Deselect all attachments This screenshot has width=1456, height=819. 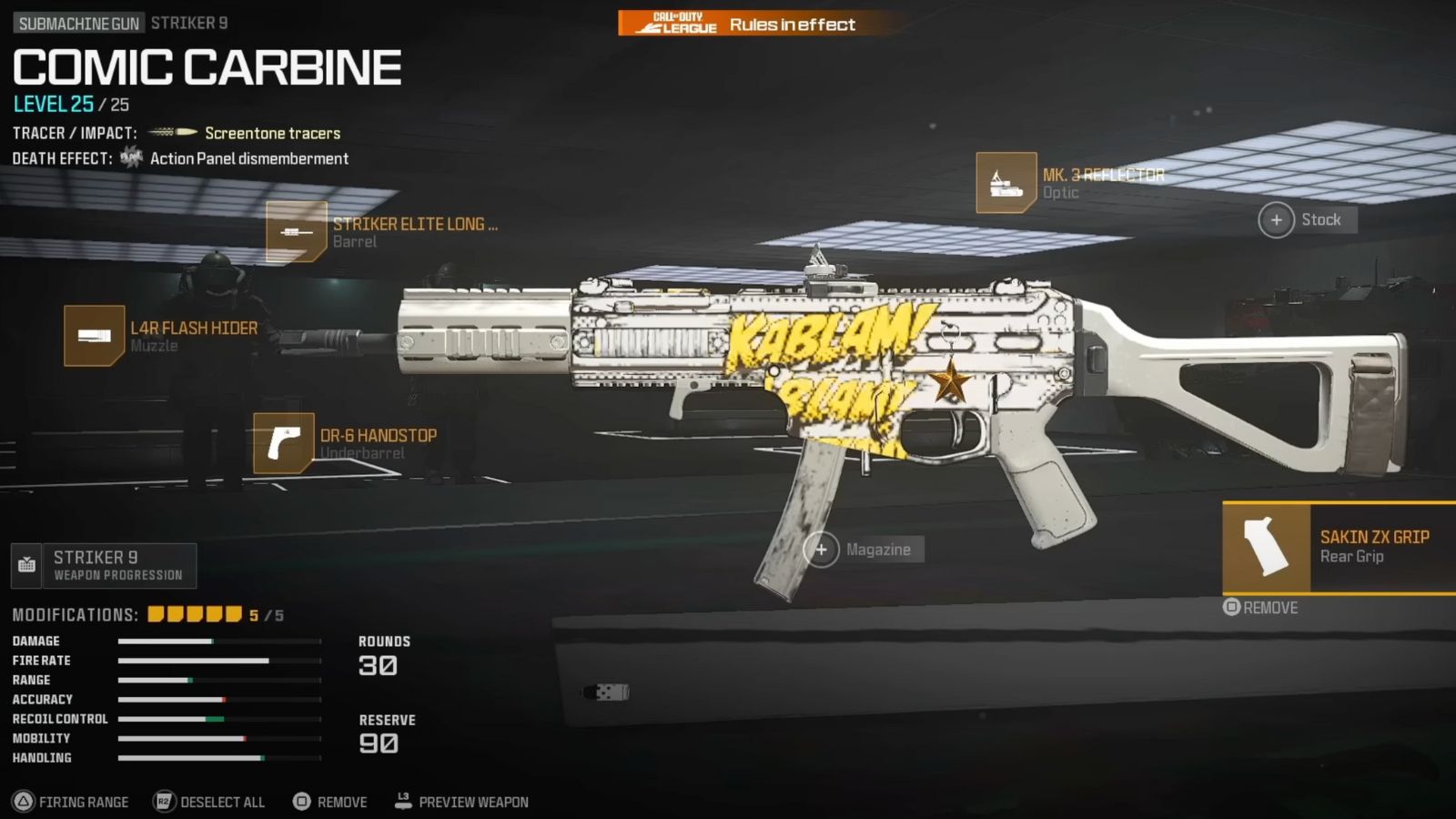pyautogui.click(x=210, y=802)
